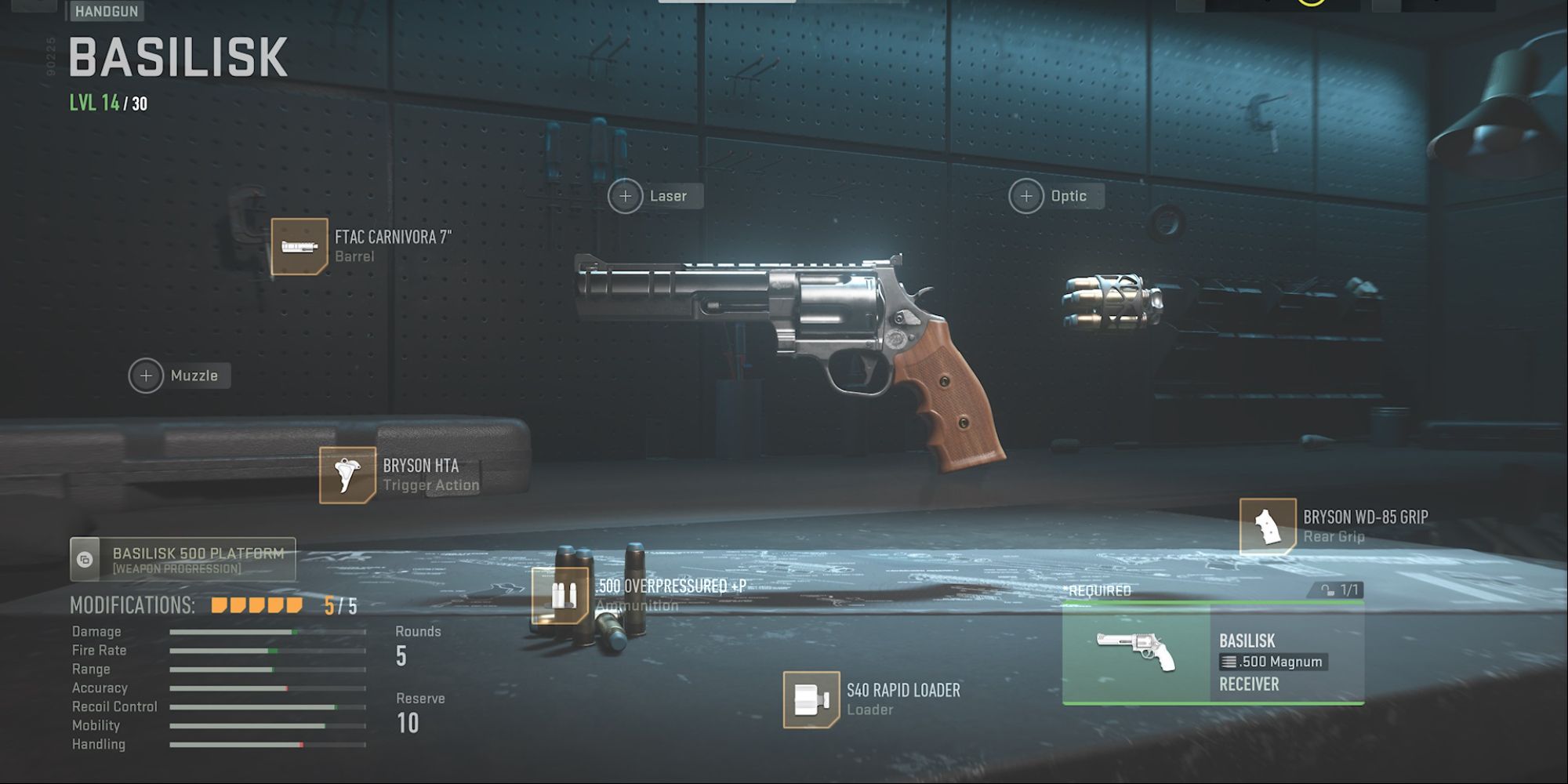
Task: Open the empty Laser attachment slot
Action: 625,195
